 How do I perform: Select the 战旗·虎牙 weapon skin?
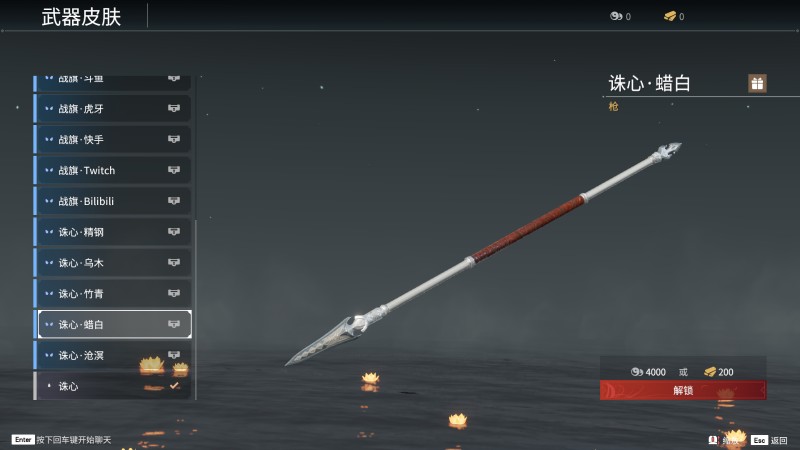(x=113, y=108)
